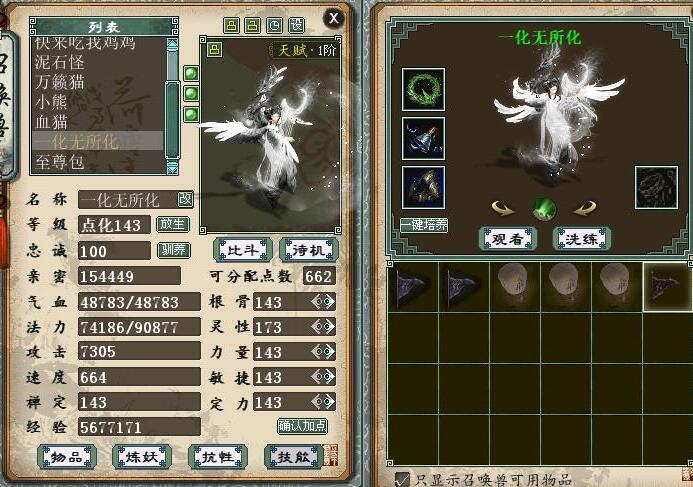Open the 物品 items tab
Screen dimensions: 693x487
click(66, 457)
